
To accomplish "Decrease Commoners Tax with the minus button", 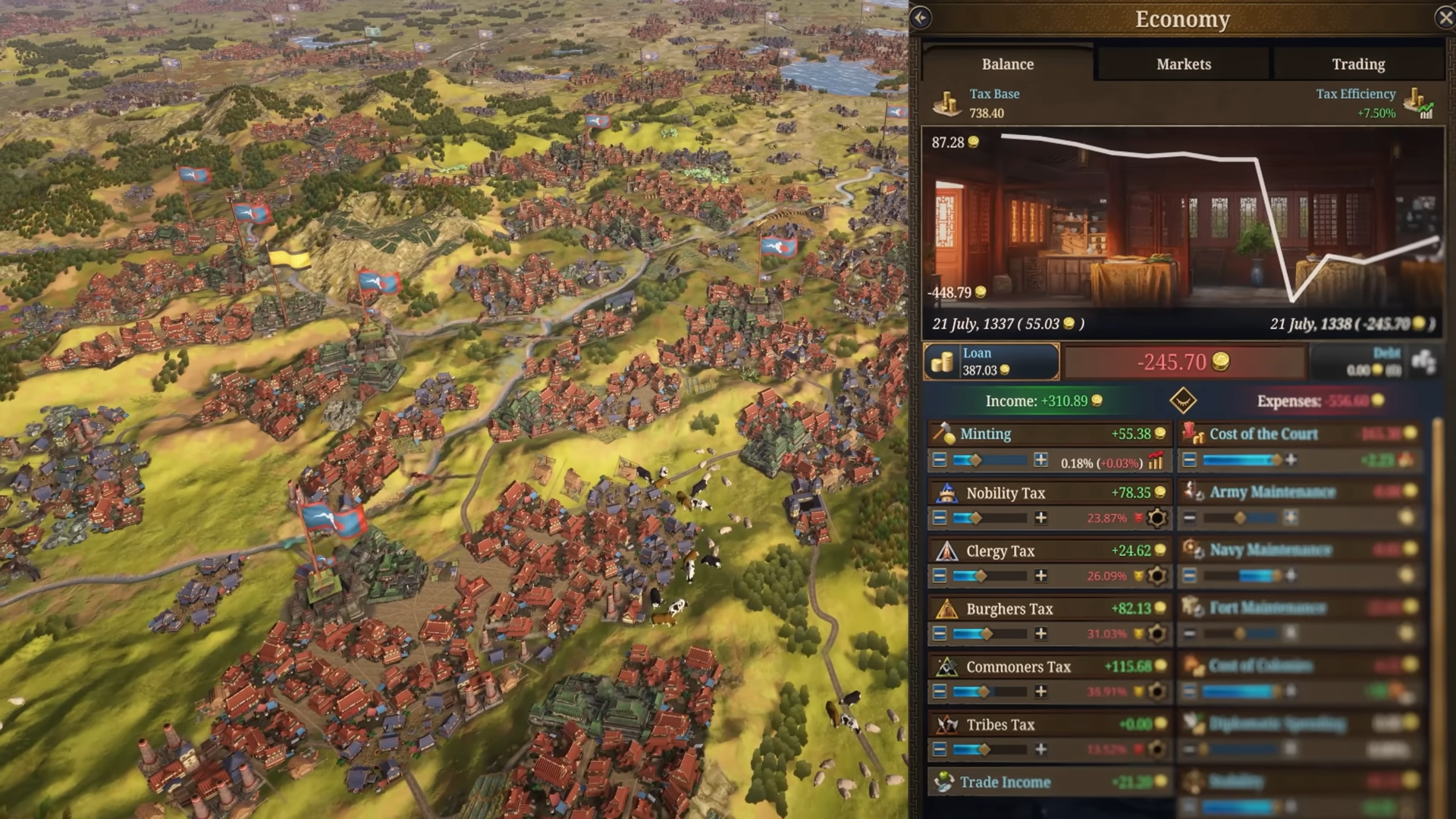I will tap(939, 691).
